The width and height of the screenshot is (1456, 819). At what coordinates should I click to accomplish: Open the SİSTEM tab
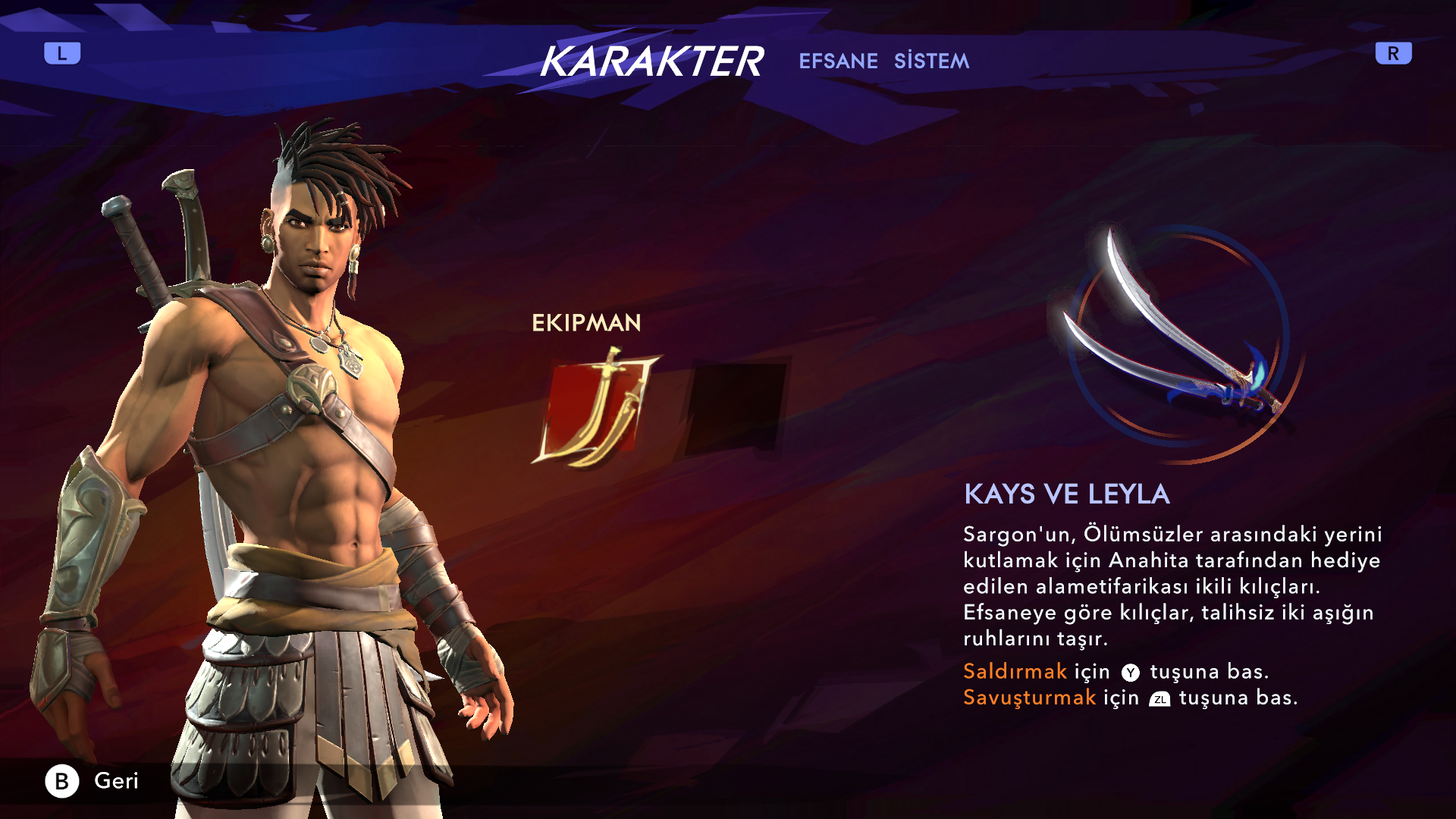[931, 61]
